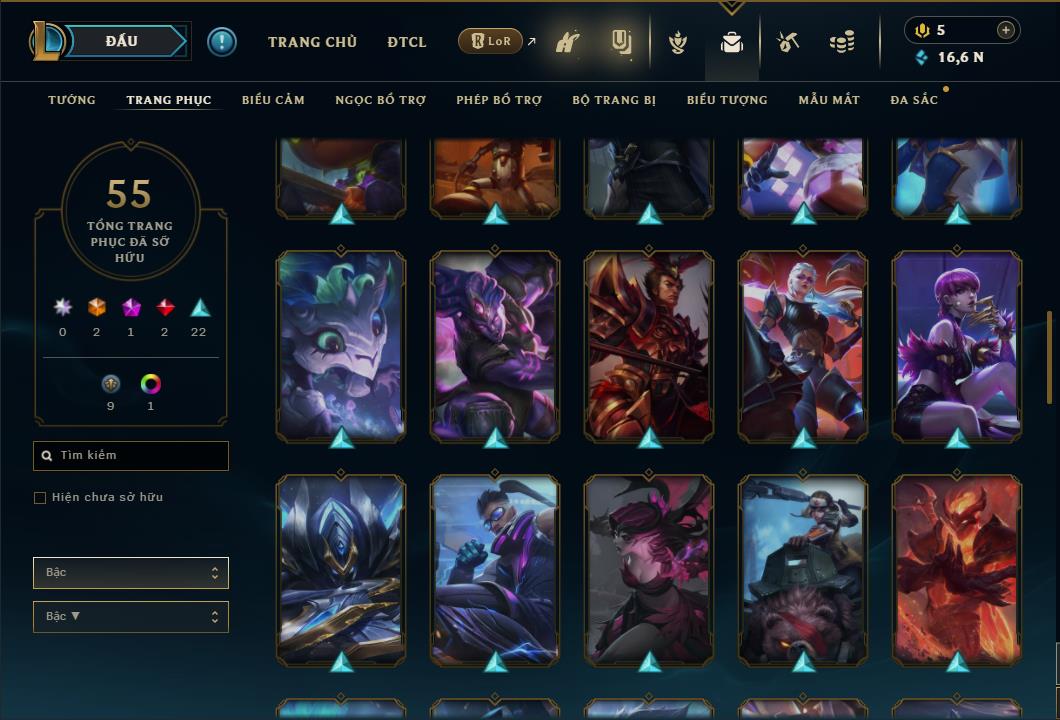Open the store coins icon
The height and width of the screenshot is (720, 1060).
point(842,43)
